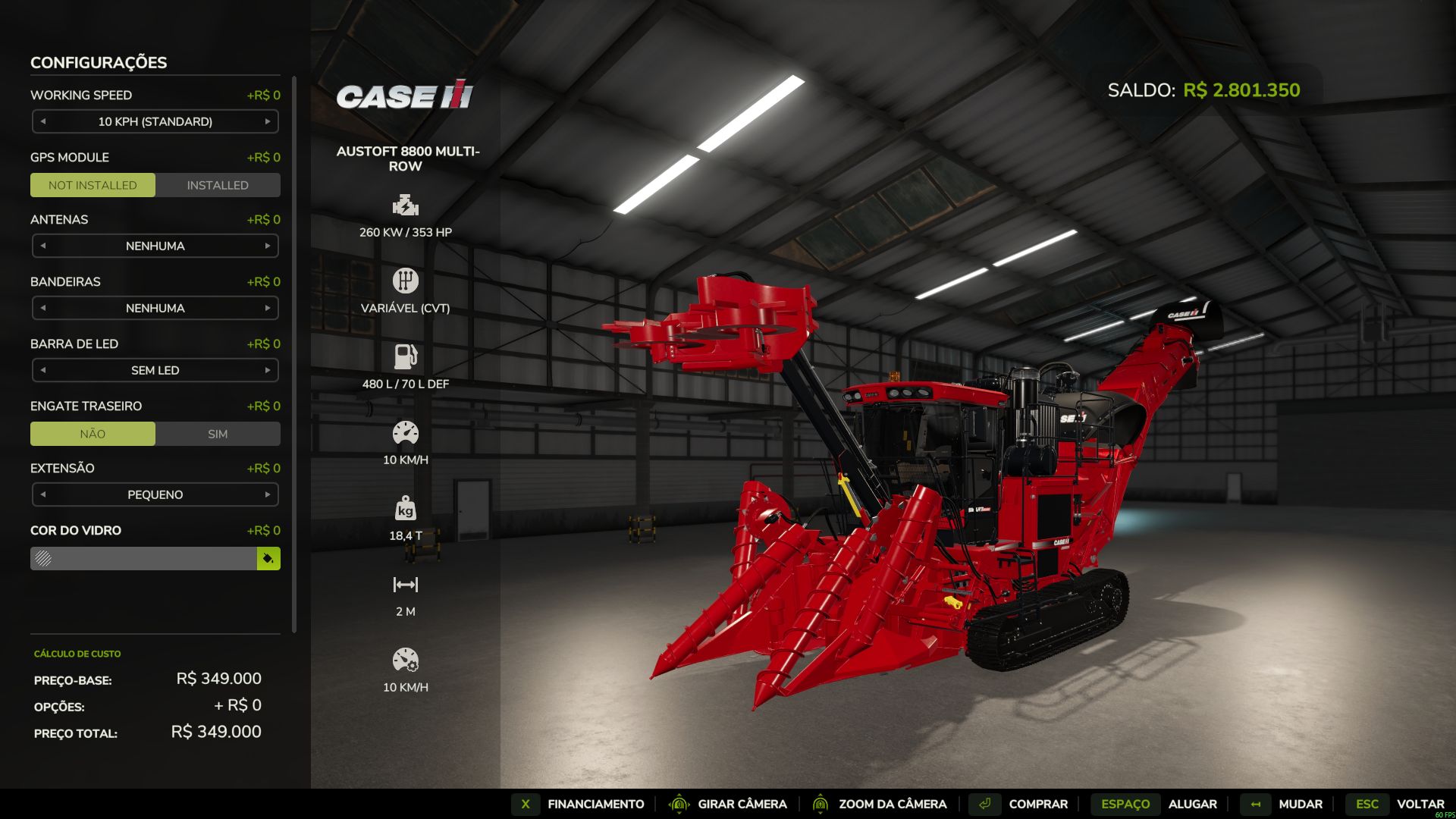Viewport: 1456px width, 819px height.
Task: Click the speedometer icon above 10 KM/H
Action: click(x=406, y=431)
